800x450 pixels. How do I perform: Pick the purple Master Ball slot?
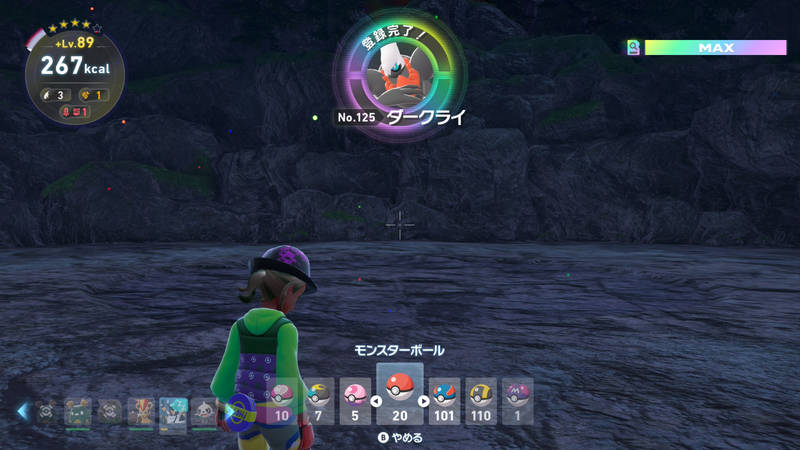(517, 401)
